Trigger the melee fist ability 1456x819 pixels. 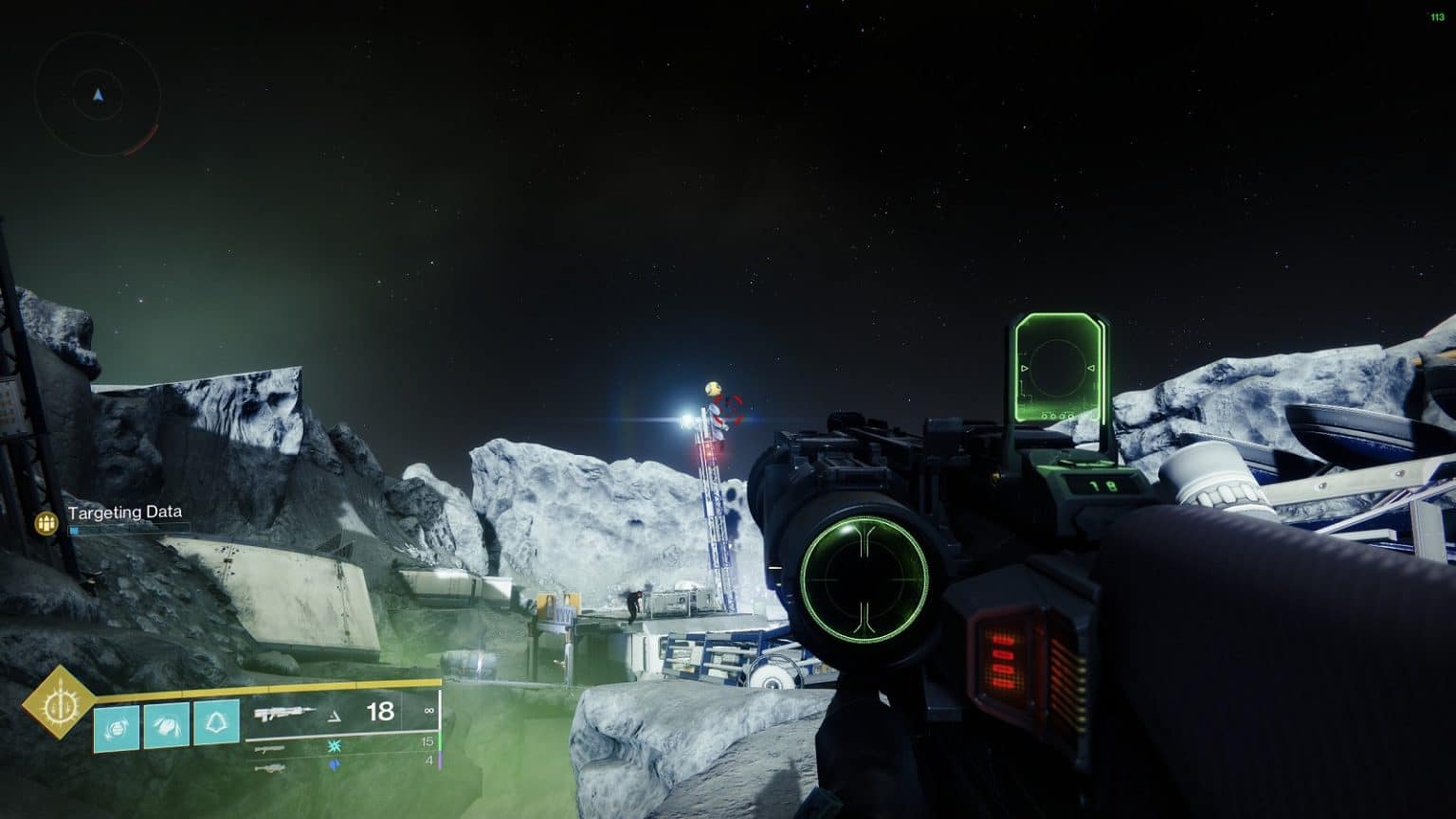click(x=166, y=725)
